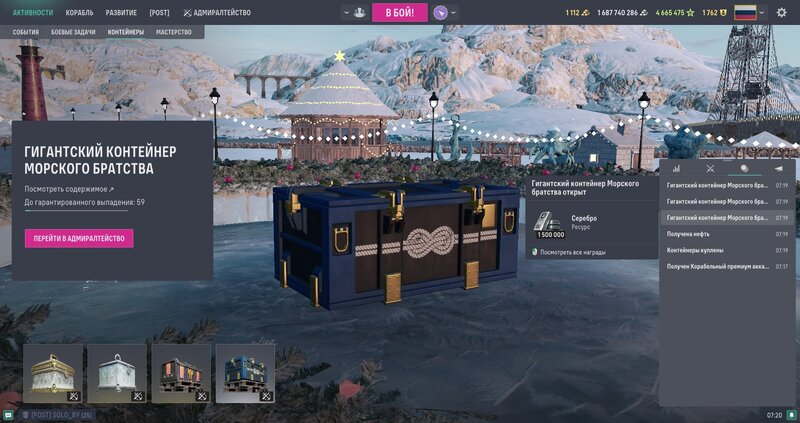
Task: Select the gold-trimmed white container thumbnail
Action: point(53,373)
